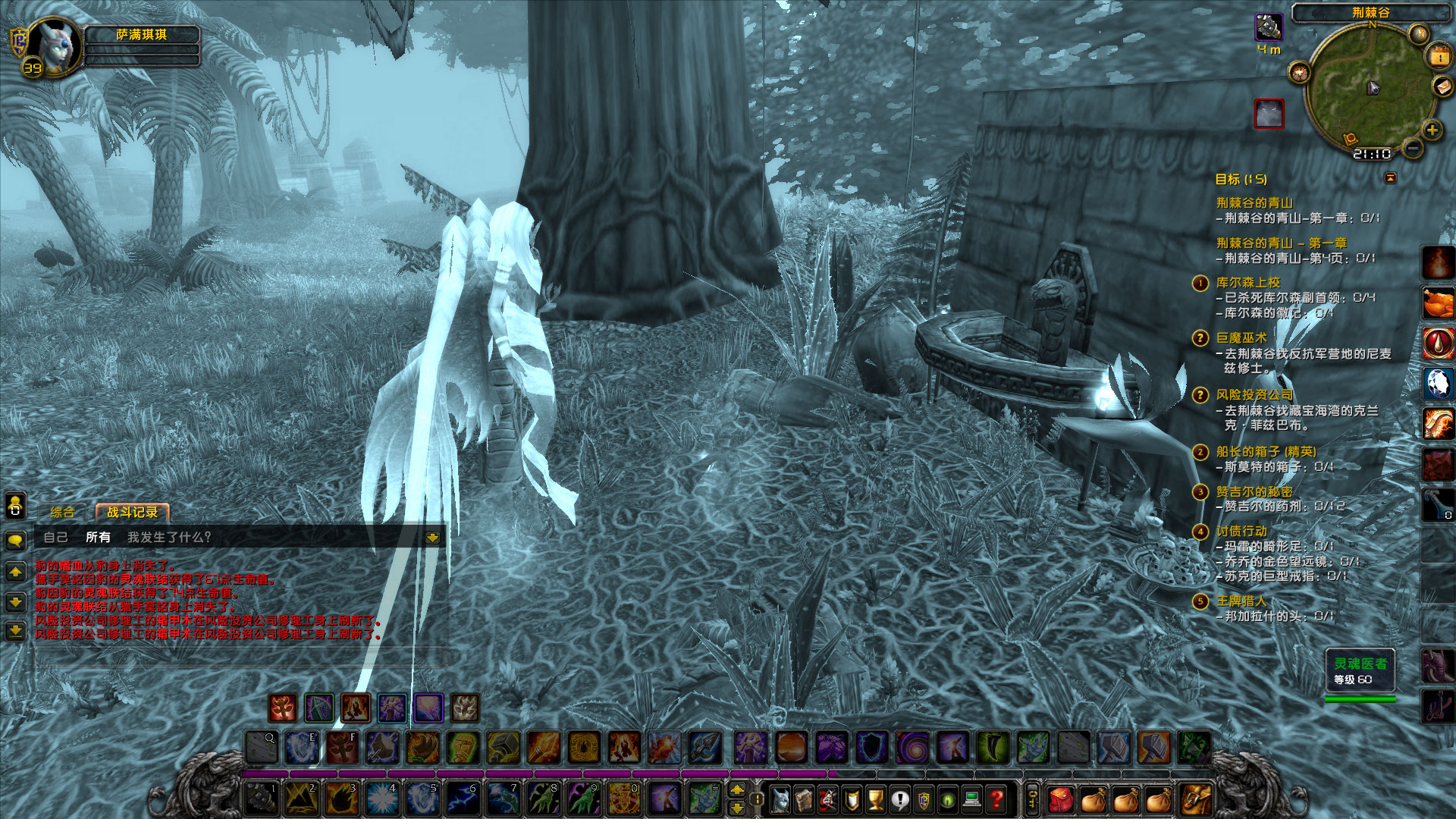
Task: Open the guild panel shield icon
Action: [923, 798]
